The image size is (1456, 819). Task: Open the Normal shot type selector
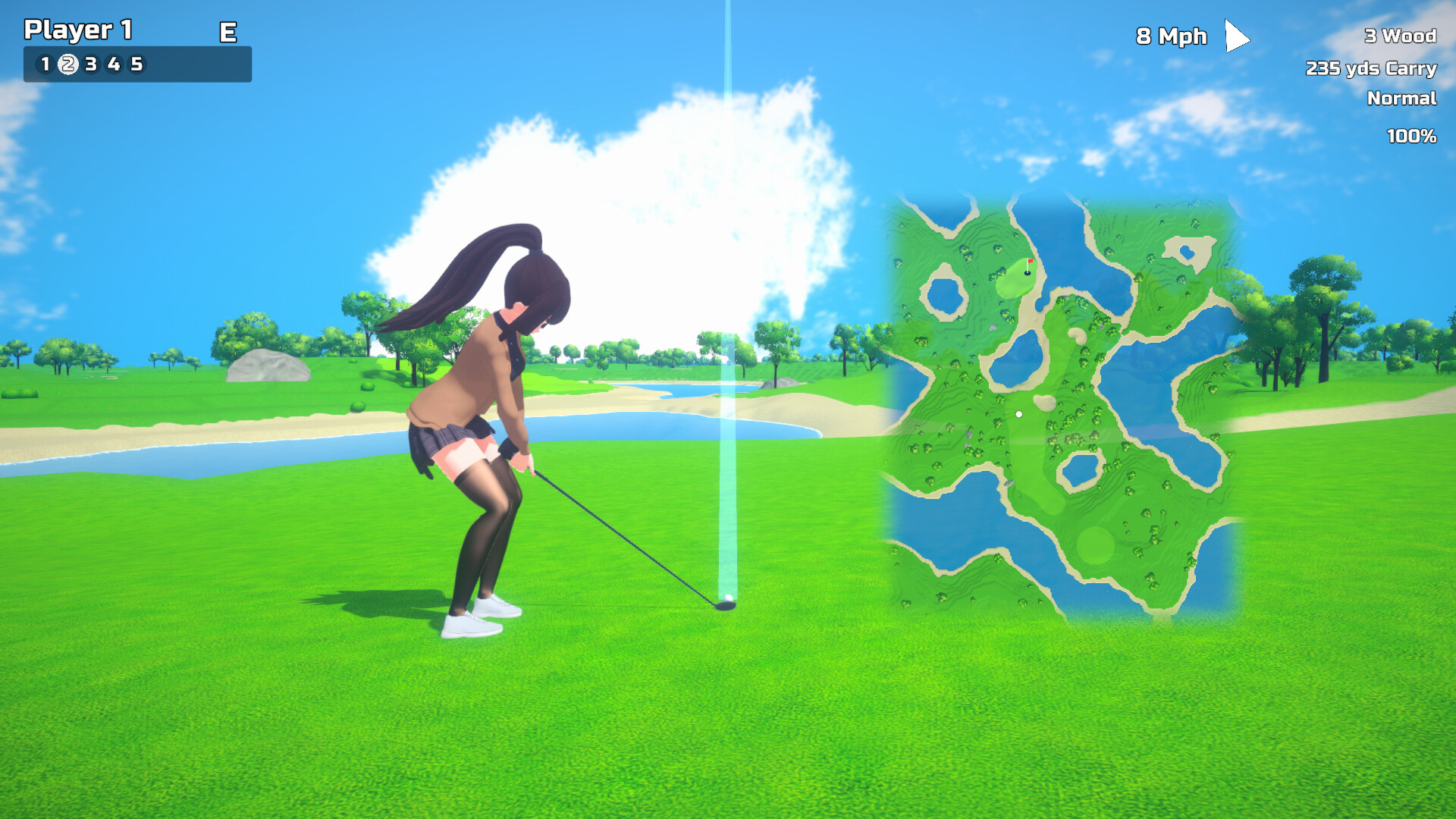[x=1401, y=99]
